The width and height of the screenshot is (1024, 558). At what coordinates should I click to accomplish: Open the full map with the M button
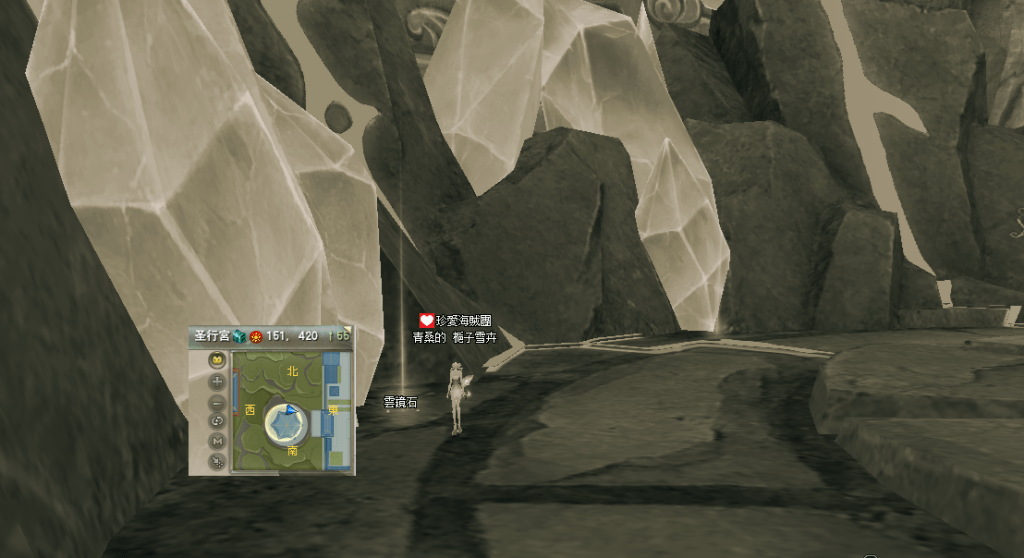[217, 441]
